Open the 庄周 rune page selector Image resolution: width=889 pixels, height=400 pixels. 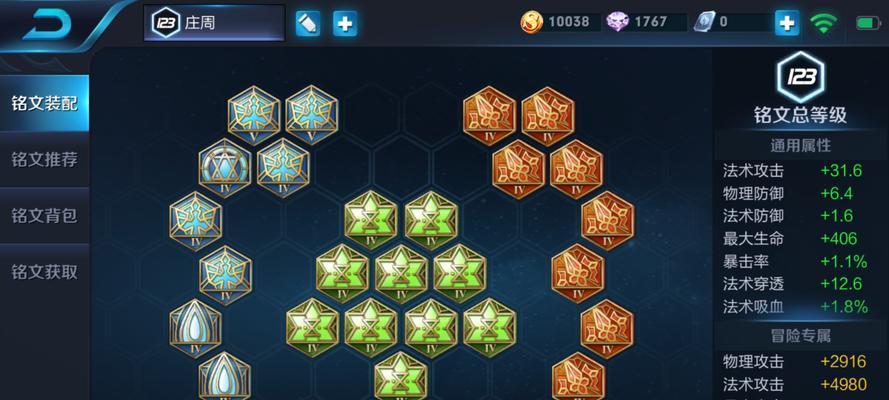pyautogui.click(x=213, y=23)
